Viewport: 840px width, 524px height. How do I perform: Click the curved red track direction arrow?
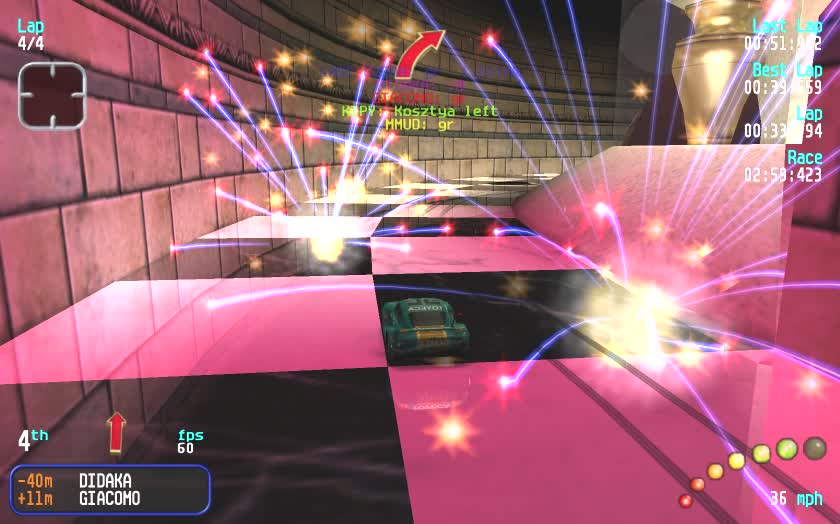pyautogui.click(x=417, y=55)
